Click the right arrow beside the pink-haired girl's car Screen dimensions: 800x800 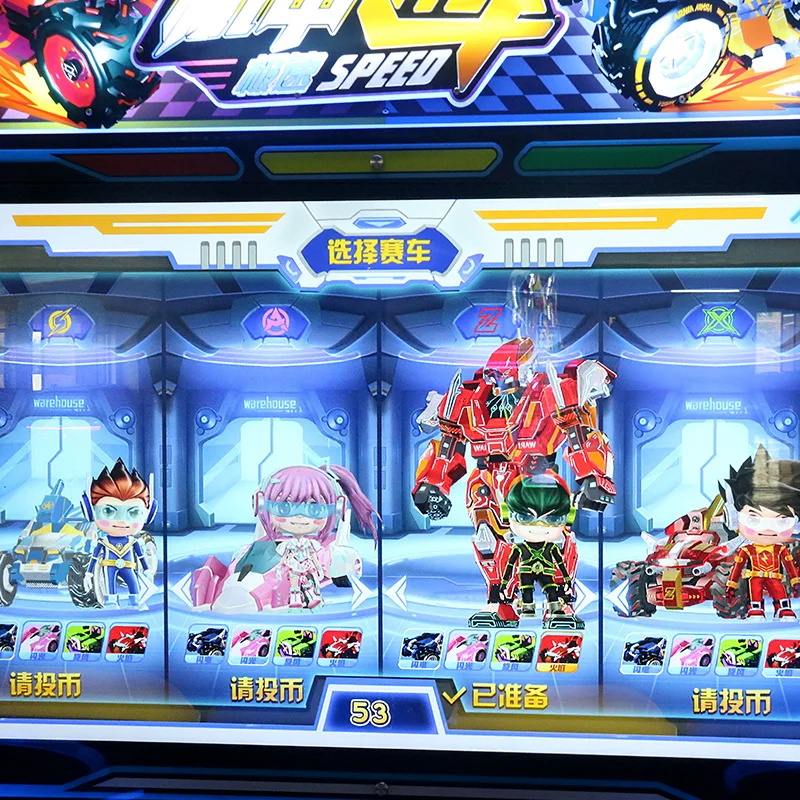[x=362, y=589]
